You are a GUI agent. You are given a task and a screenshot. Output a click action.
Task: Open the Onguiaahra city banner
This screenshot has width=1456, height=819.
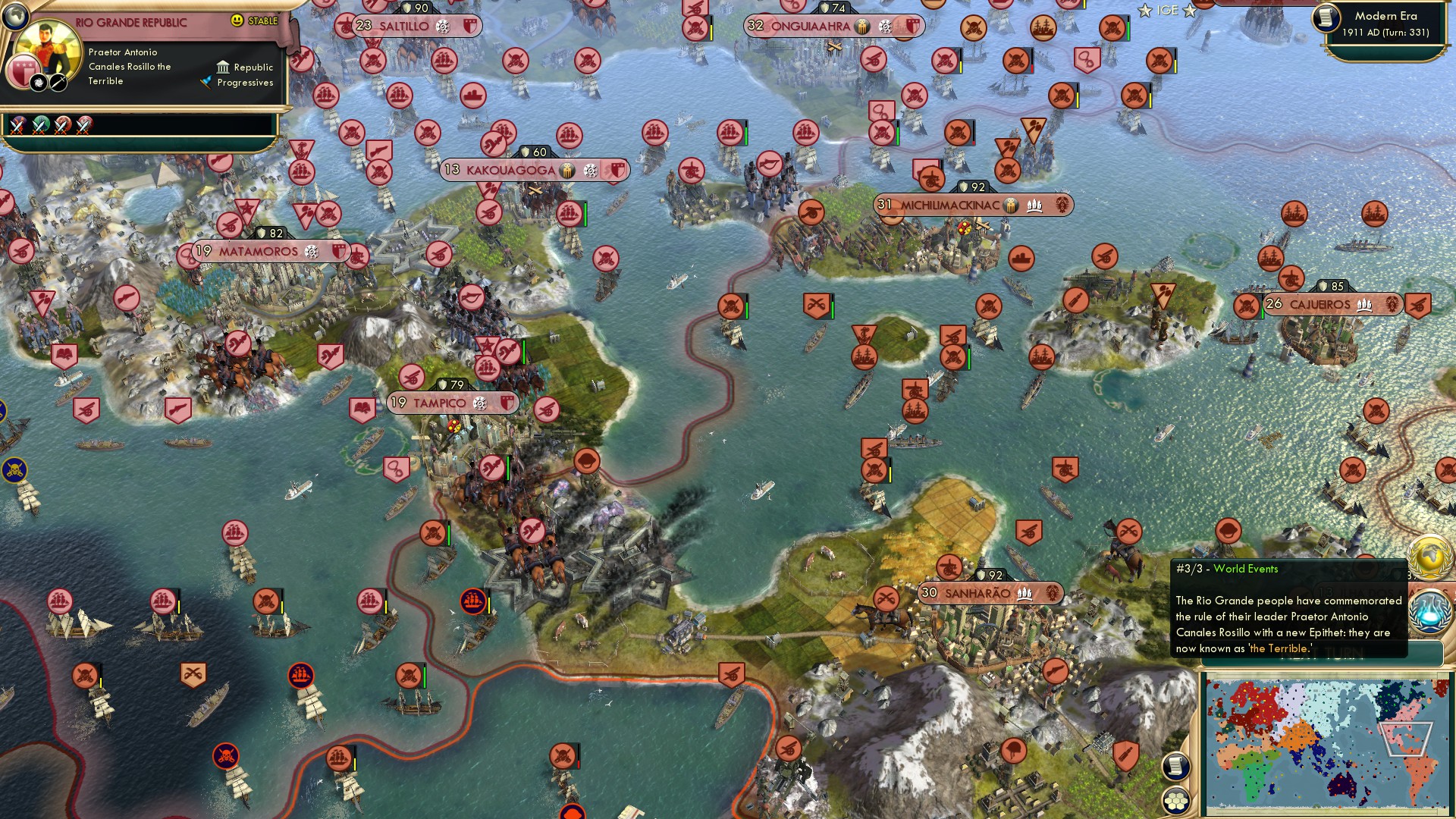pyautogui.click(x=833, y=27)
